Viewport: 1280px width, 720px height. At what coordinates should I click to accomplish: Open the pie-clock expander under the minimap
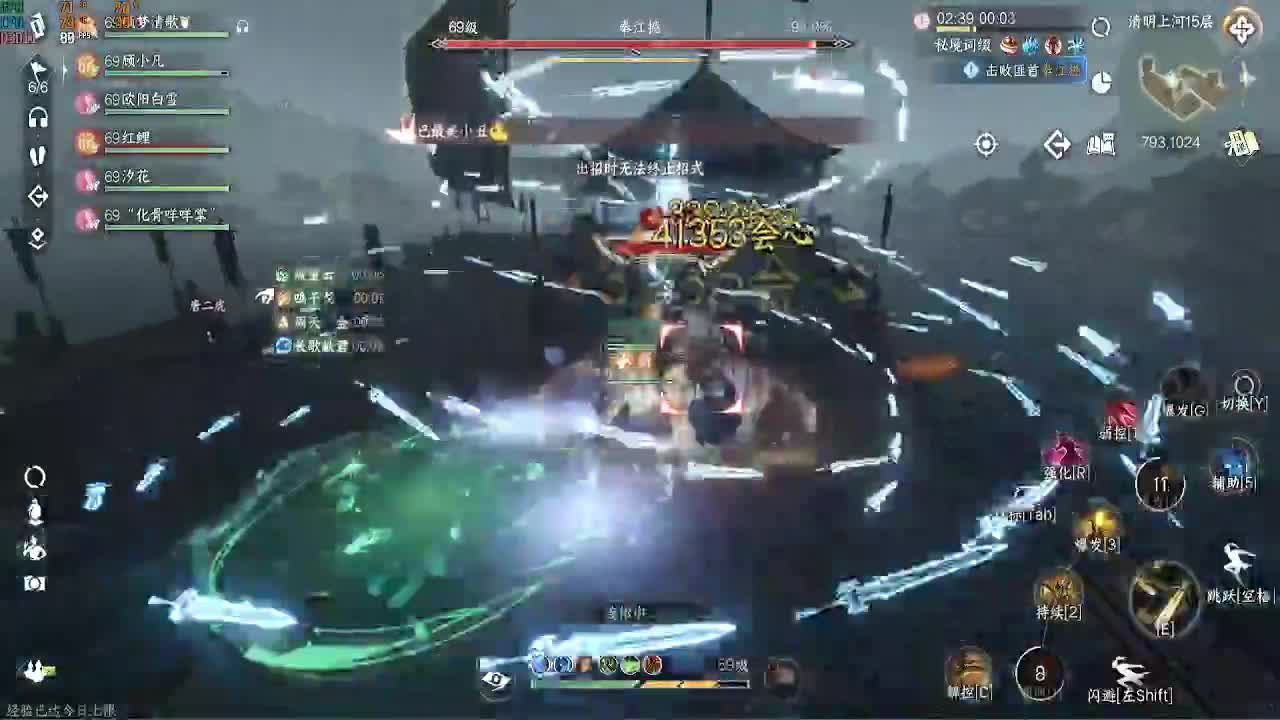pyautogui.click(x=1100, y=83)
